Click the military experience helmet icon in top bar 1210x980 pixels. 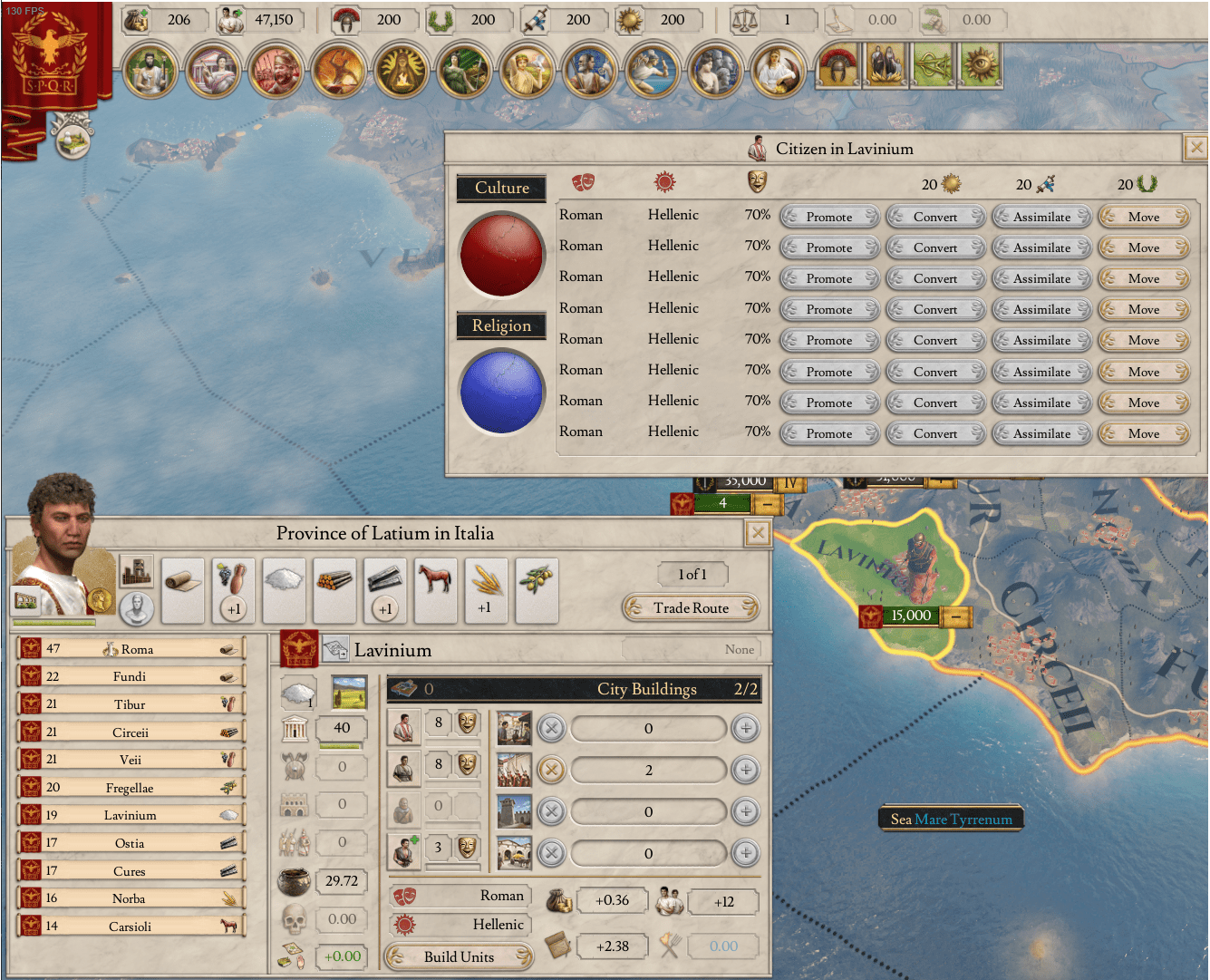pos(345,20)
